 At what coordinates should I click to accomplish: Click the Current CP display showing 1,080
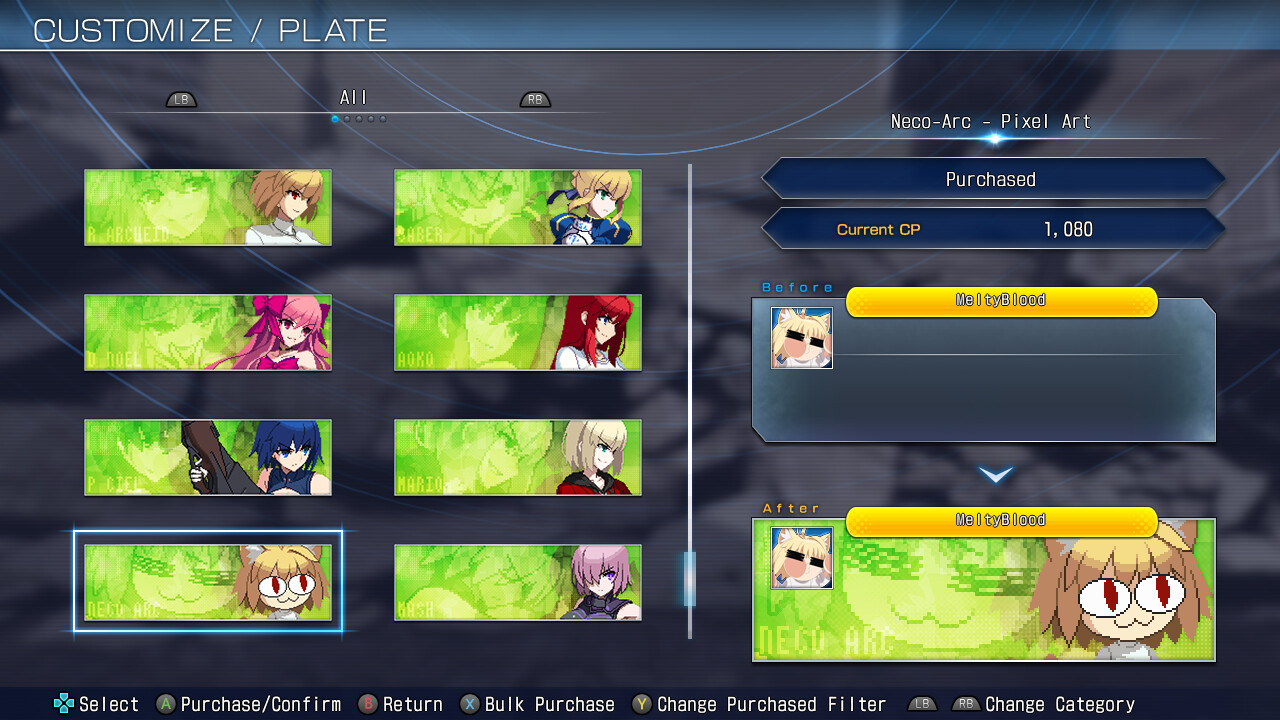click(993, 229)
